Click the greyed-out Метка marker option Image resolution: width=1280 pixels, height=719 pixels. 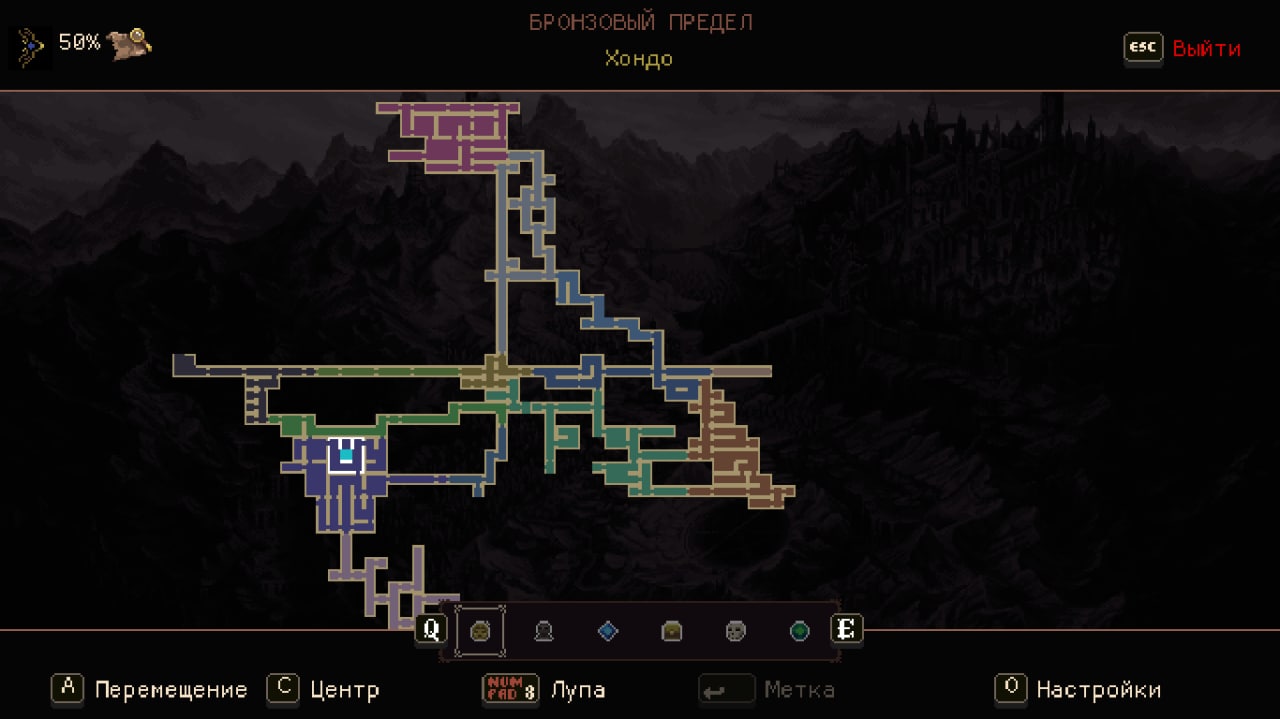[x=798, y=689]
